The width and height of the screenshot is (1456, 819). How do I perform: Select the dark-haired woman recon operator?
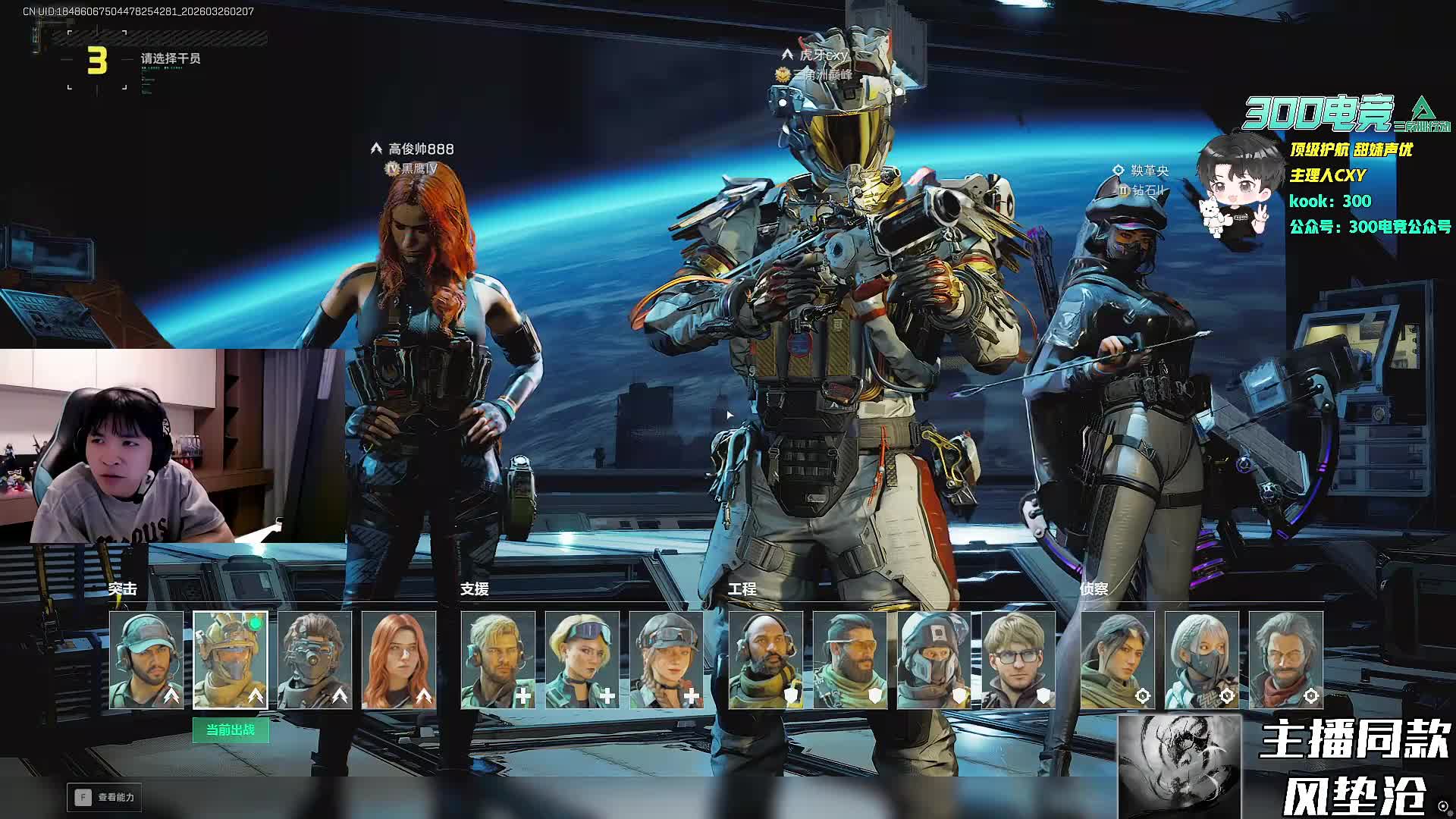[1118, 660]
